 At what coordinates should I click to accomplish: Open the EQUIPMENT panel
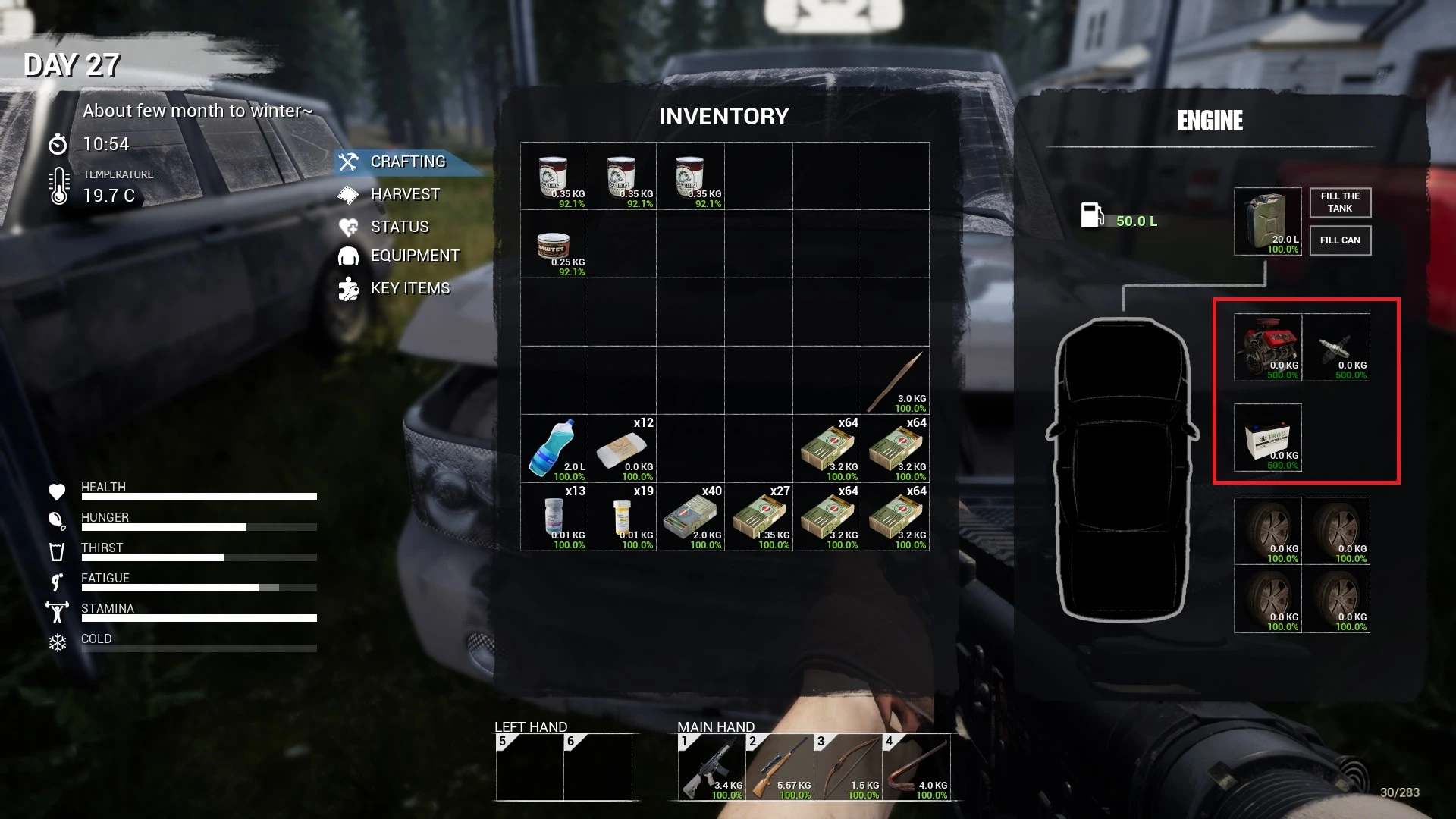[415, 256]
